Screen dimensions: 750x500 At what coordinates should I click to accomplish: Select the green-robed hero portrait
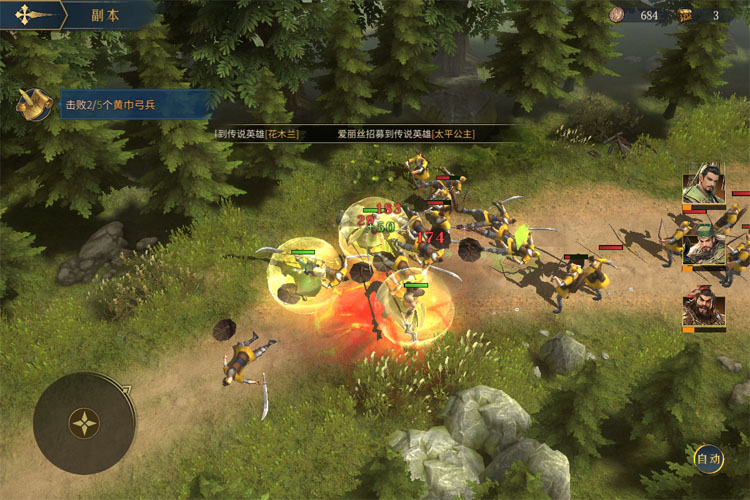[x=703, y=188]
